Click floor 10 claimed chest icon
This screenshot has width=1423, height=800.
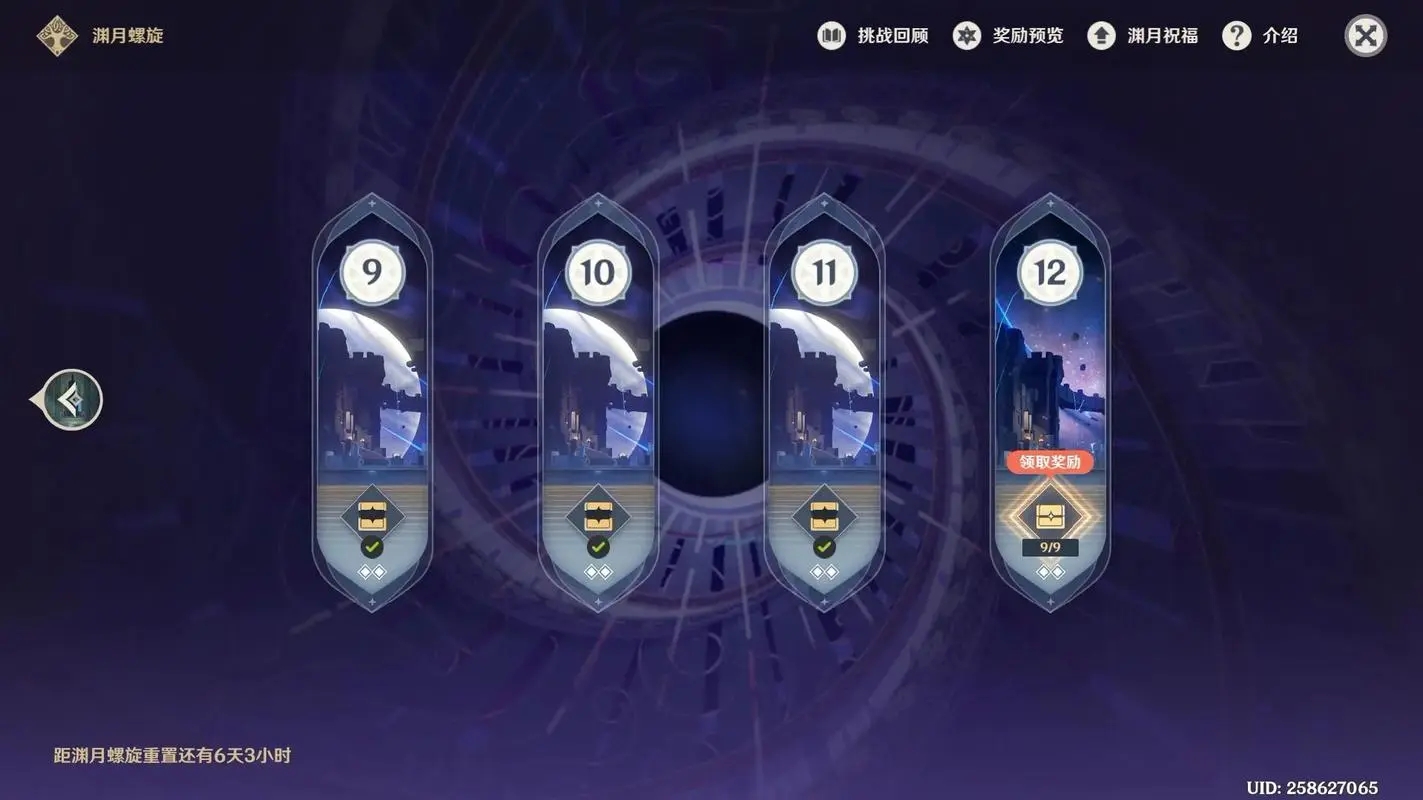coord(598,517)
